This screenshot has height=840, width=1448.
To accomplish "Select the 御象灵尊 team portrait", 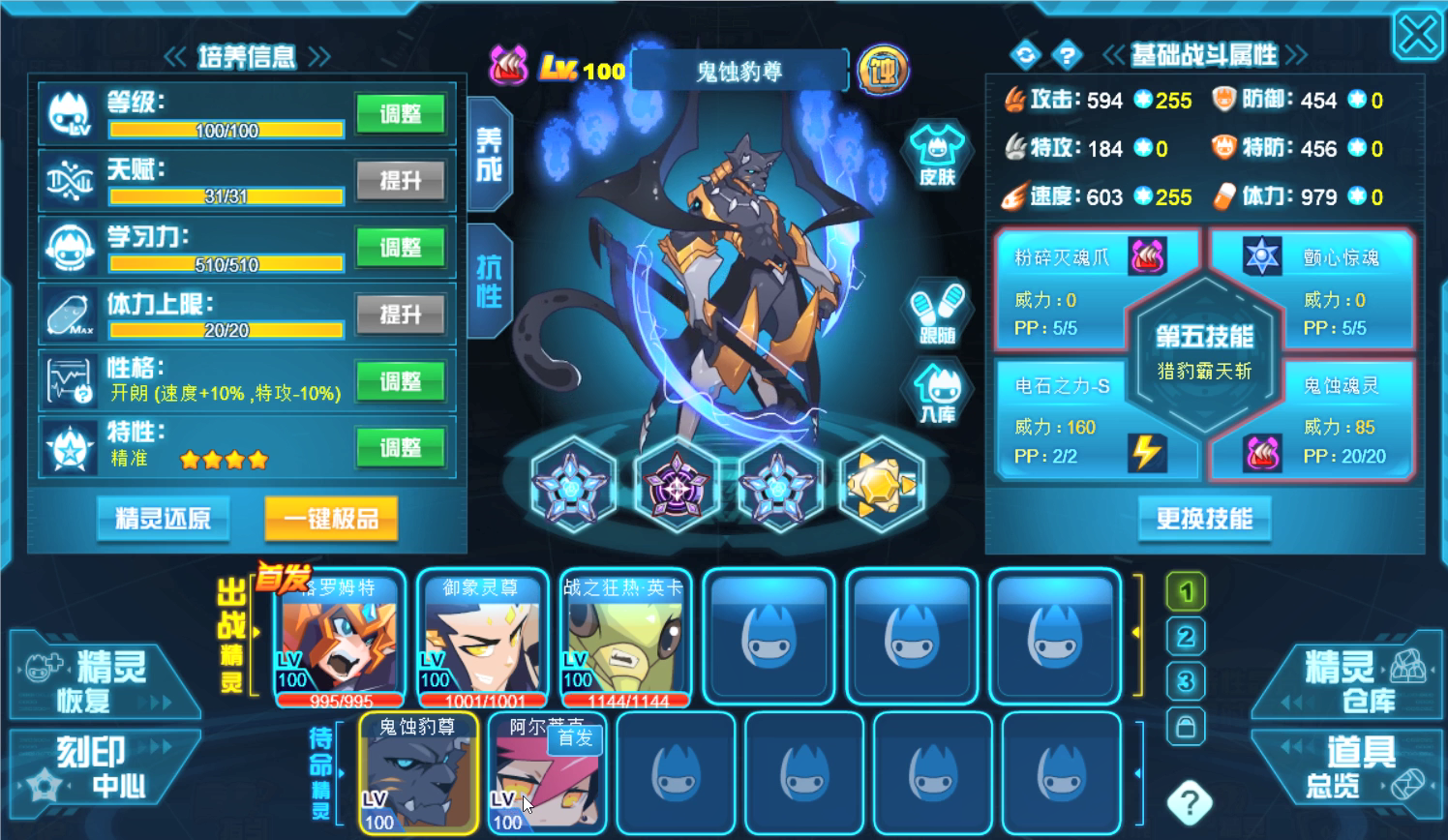I will click(x=482, y=639).
